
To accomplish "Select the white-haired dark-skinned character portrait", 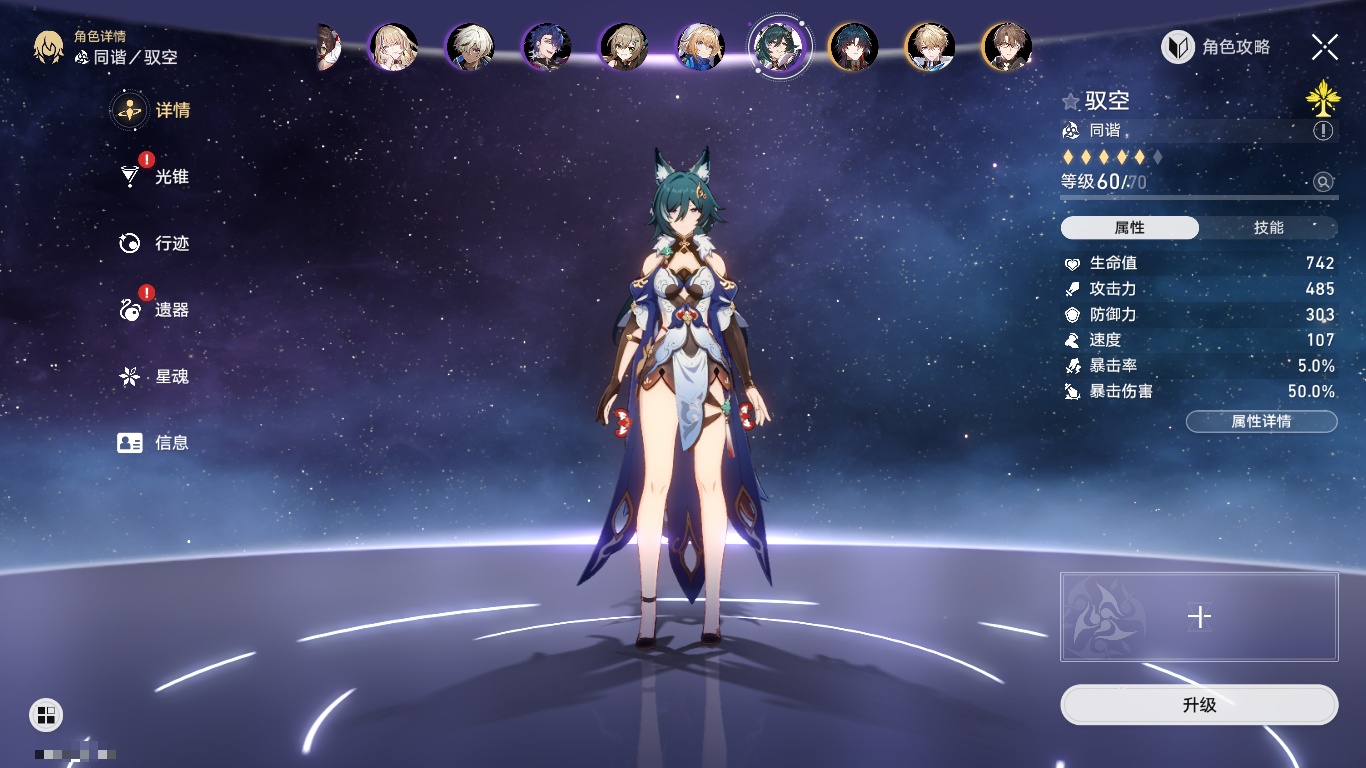I will click(x=469, y=47).
